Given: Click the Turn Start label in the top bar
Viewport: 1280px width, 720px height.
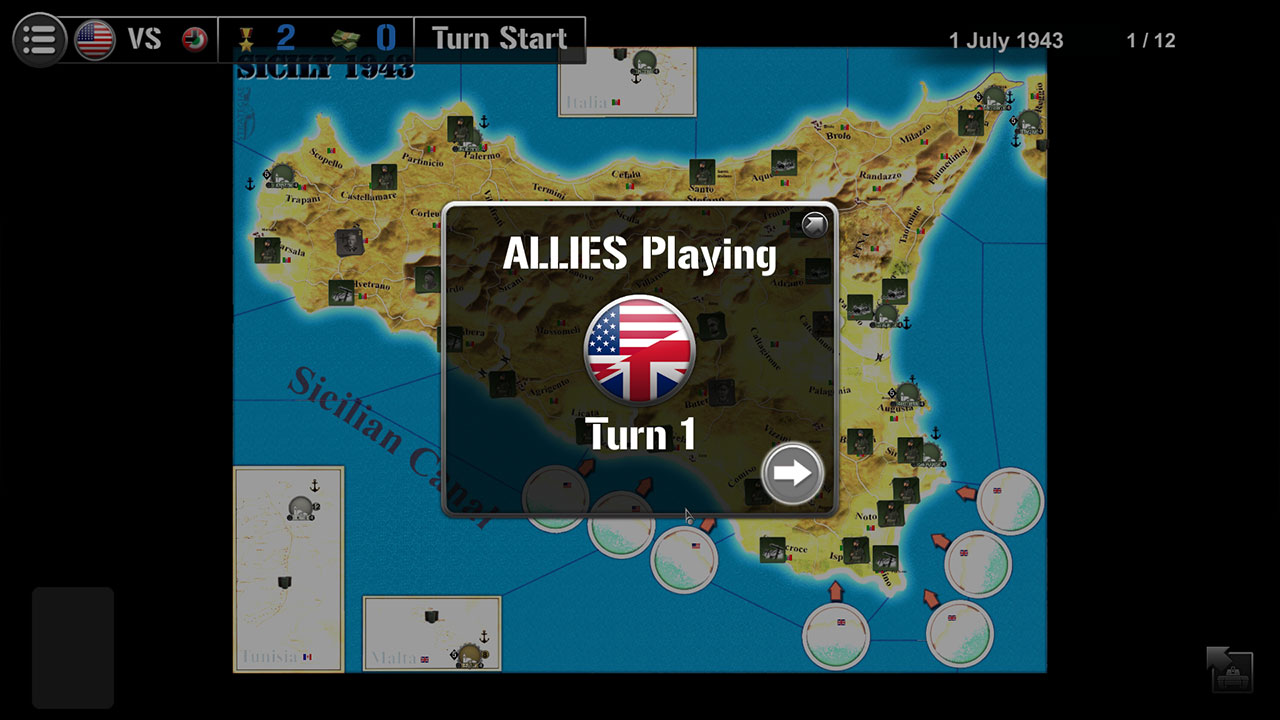Looking at the screenshot, I should (499, 39).
